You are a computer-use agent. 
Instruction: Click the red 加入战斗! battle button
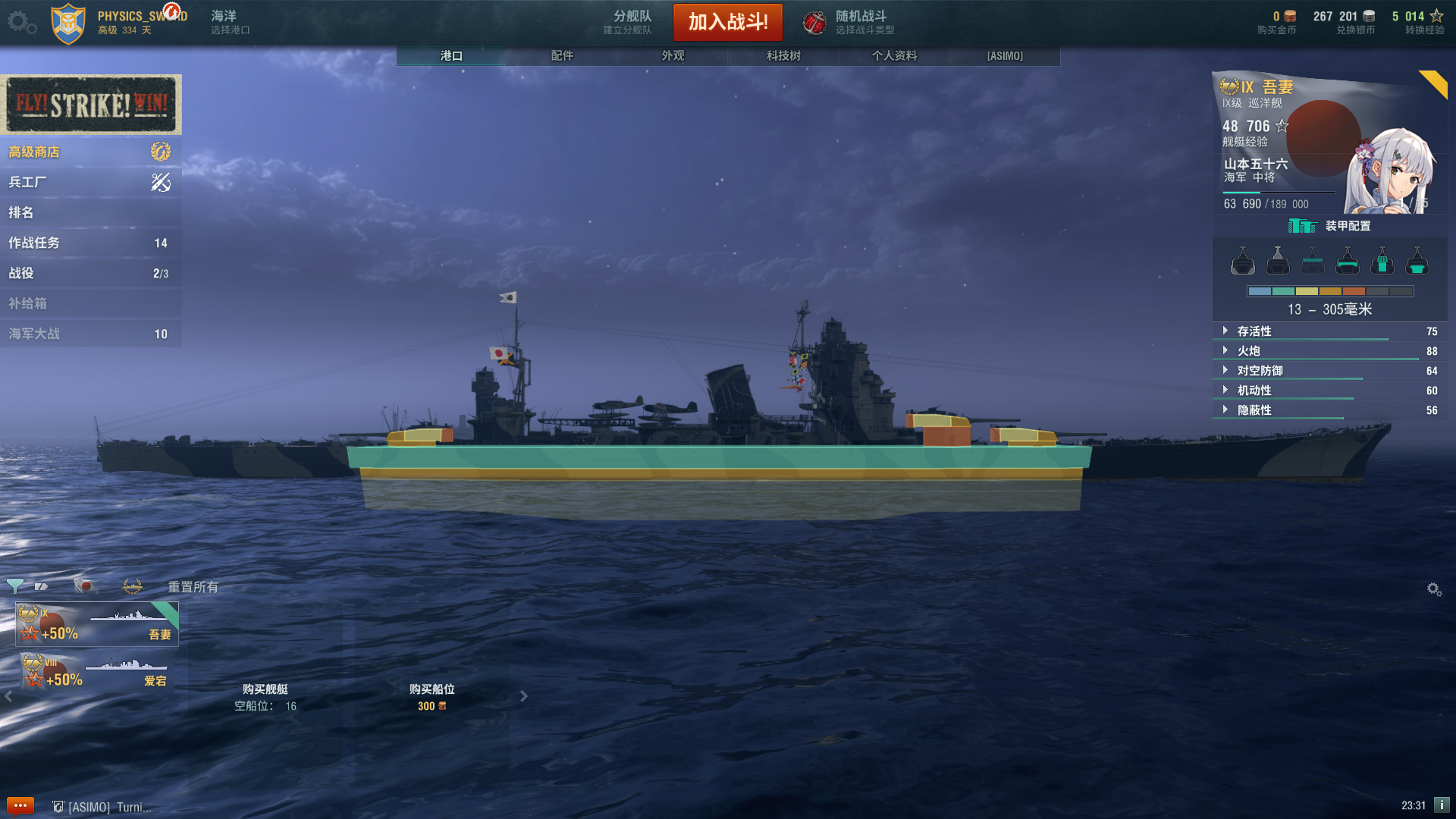point(727,22)
